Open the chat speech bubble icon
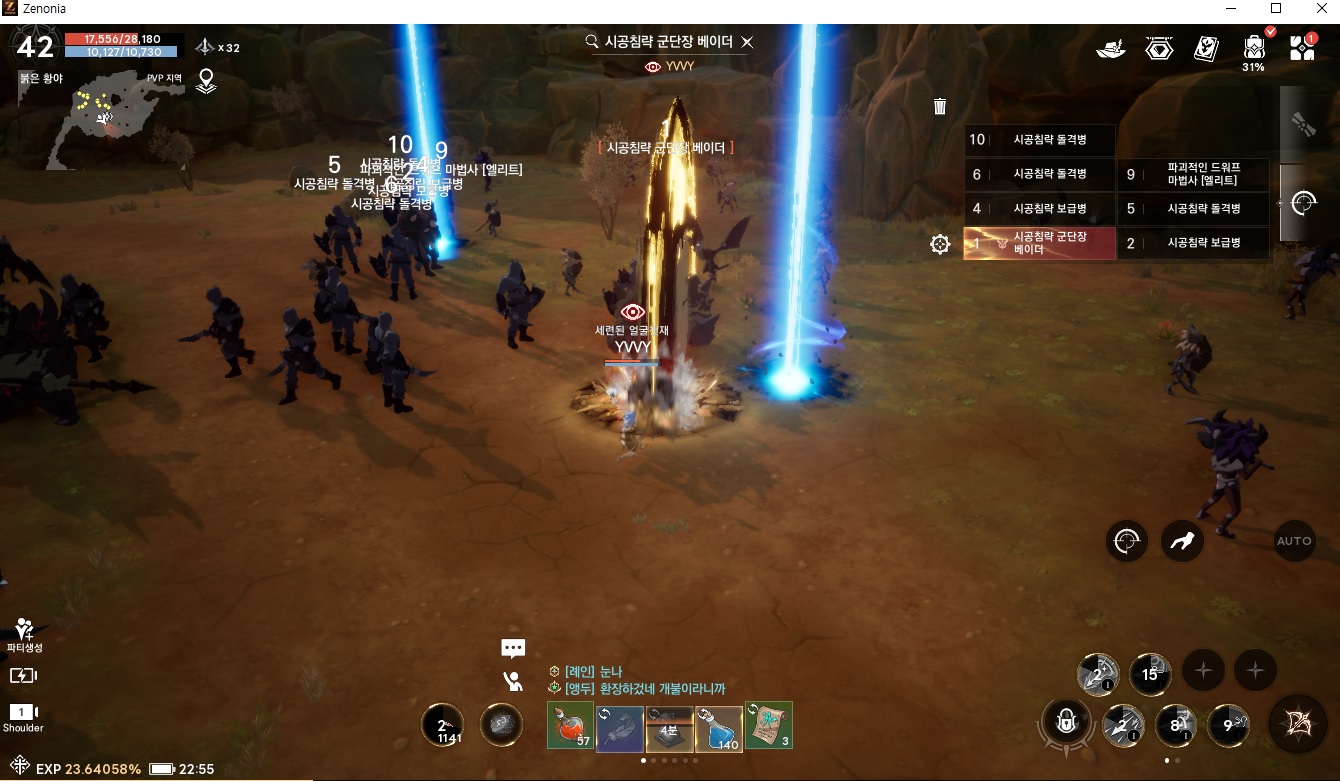This screenshot has height=781, width=1340. (x=513, y=648)
